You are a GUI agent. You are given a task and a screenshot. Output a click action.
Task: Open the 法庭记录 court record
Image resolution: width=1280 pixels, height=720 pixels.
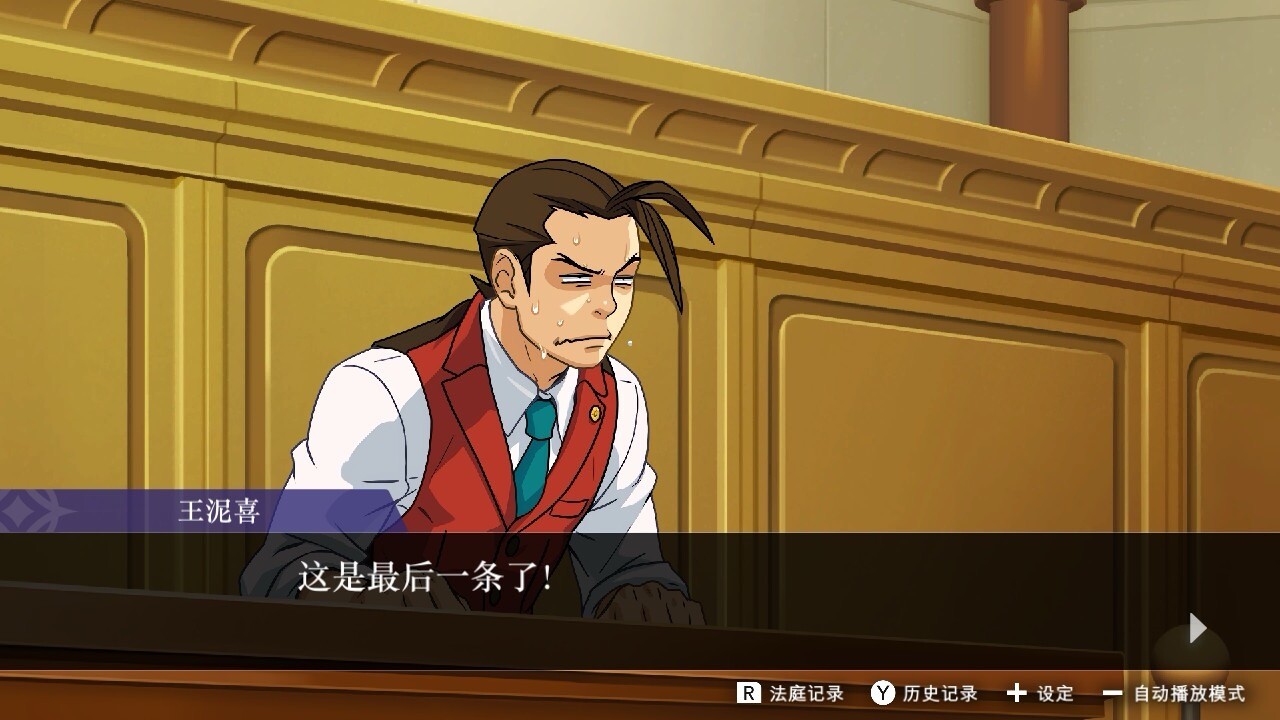(x=790, y=693)
